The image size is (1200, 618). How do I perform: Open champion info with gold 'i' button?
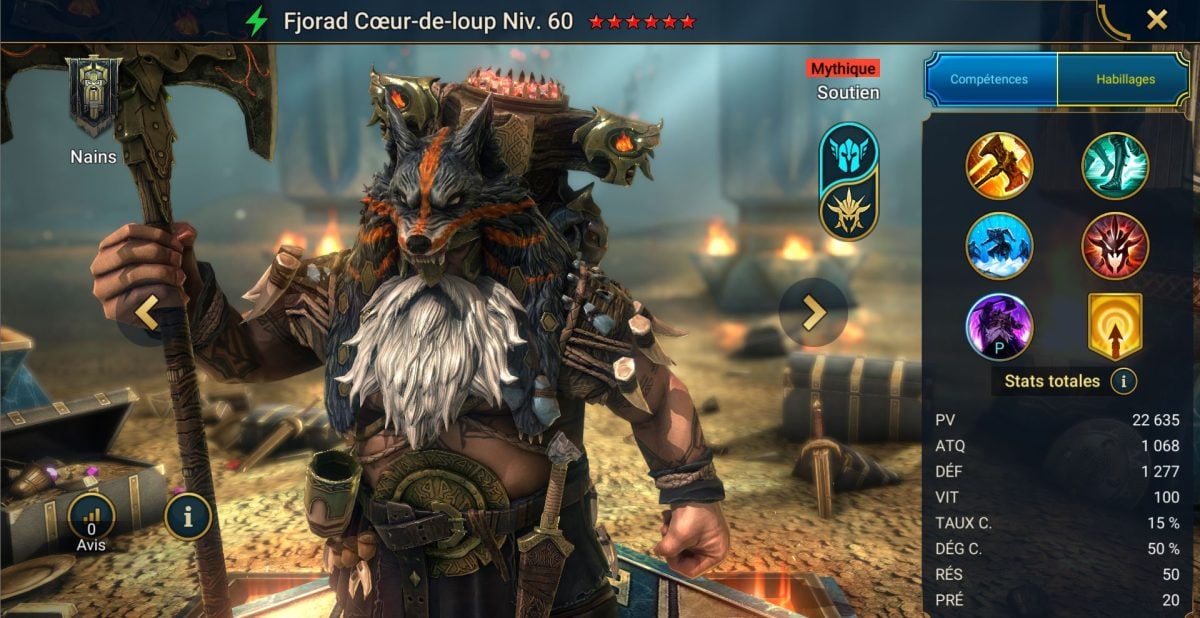187,516
